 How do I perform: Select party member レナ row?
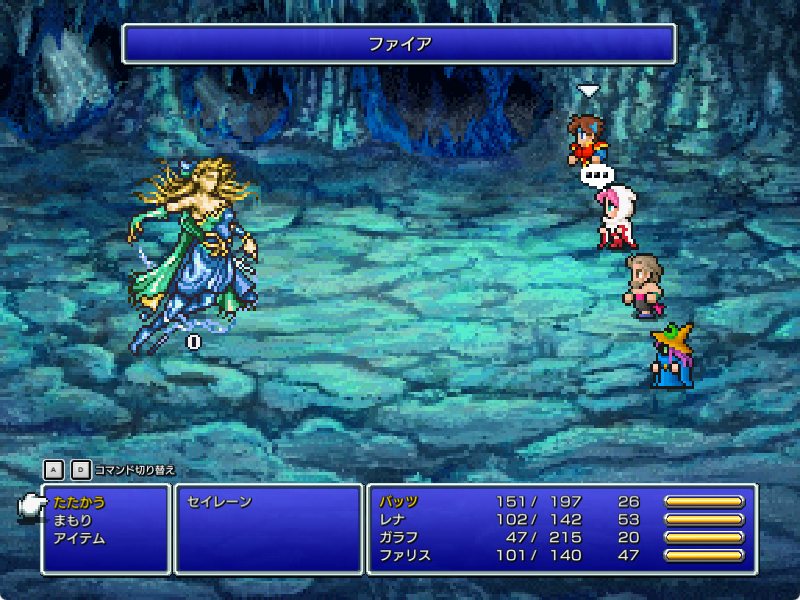point(392,520)
